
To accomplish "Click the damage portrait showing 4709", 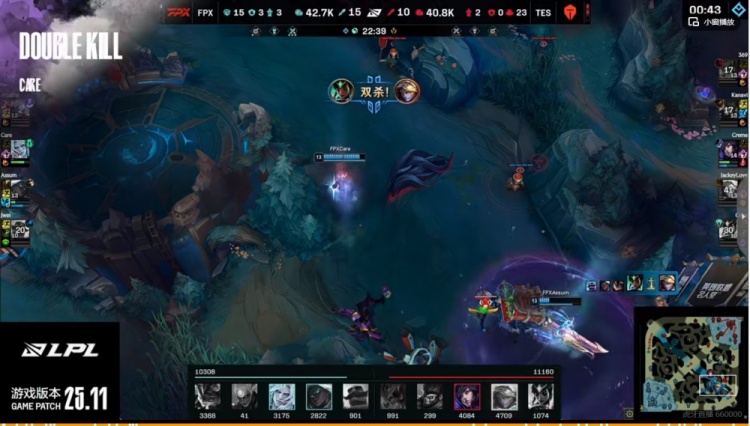I will coord(504,397).
